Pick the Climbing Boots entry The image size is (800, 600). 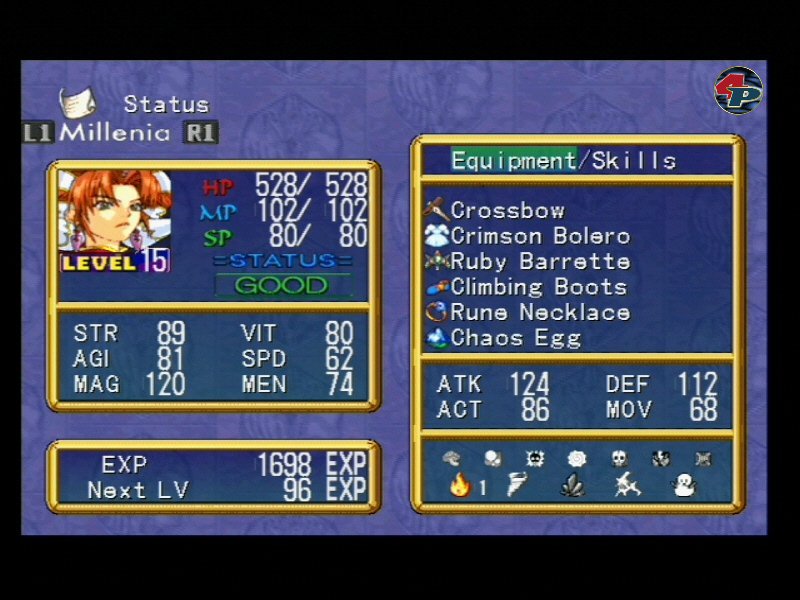pos(538,287)
